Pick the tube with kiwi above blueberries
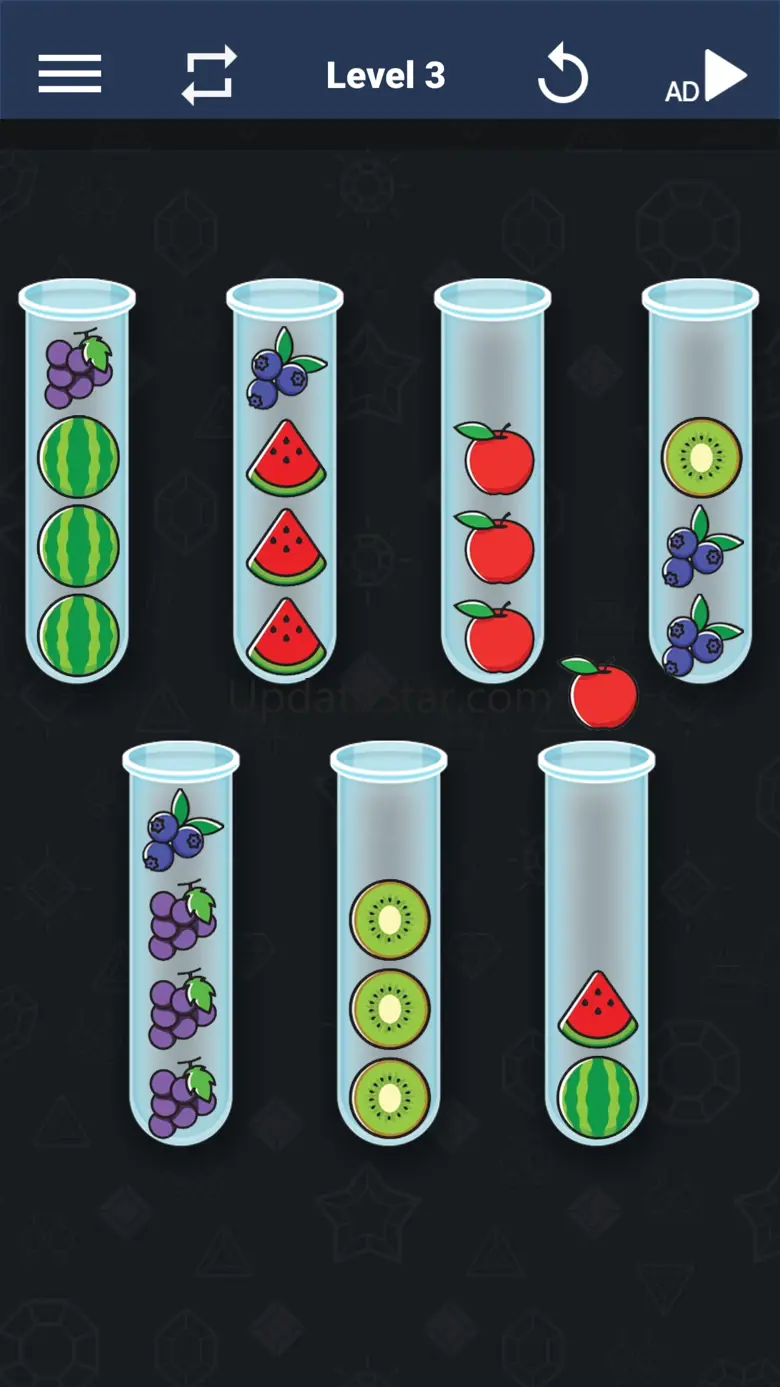 (x=701, y=482)
